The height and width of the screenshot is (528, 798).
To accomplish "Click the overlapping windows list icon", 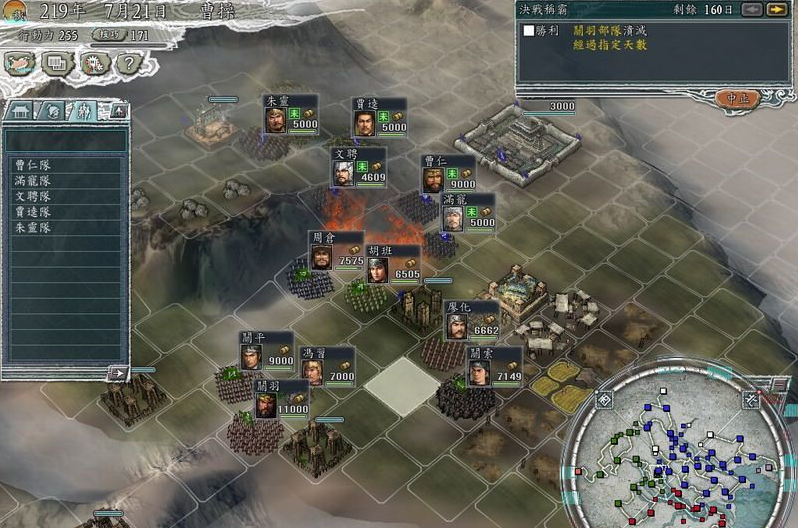I will (x=56, y=63).
